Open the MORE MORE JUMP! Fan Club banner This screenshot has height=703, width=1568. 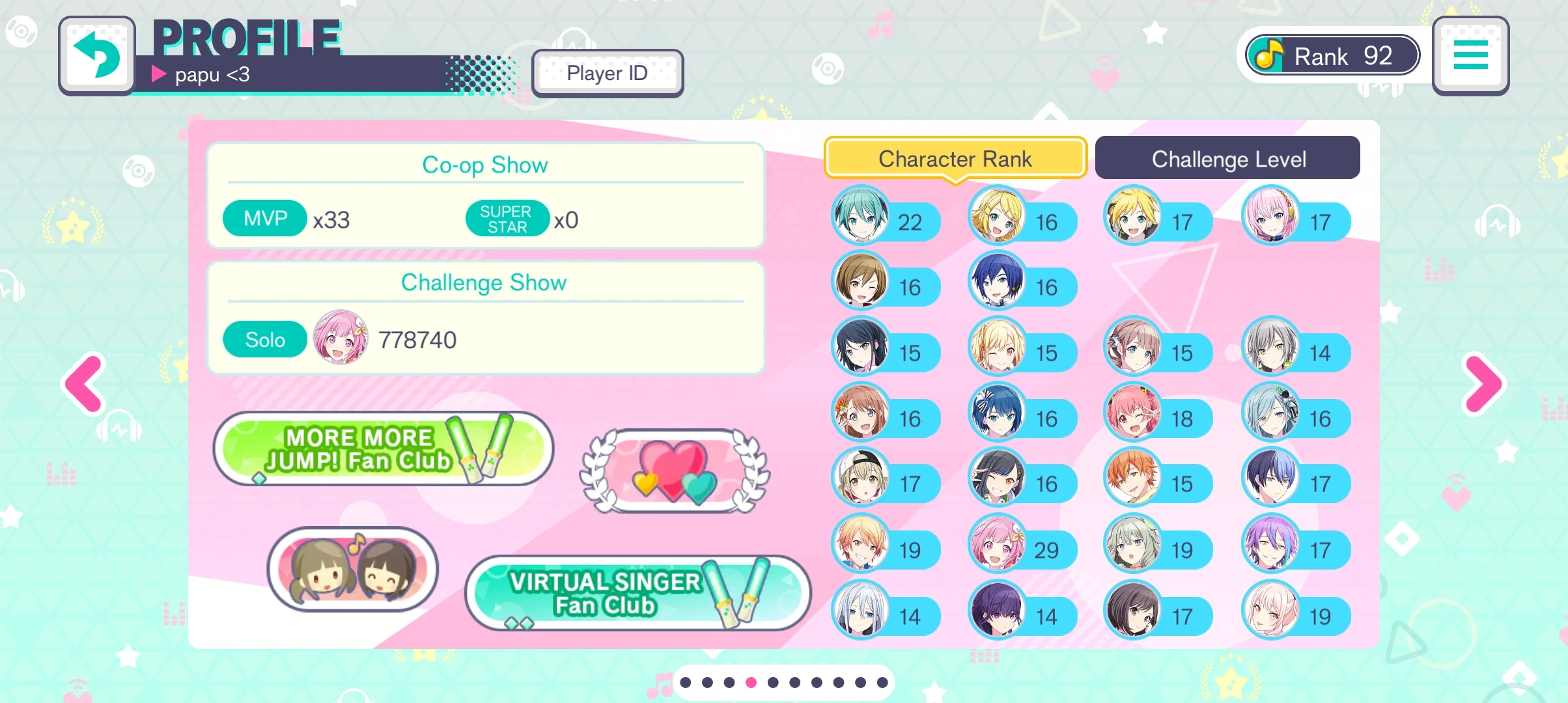pos(383,448)
